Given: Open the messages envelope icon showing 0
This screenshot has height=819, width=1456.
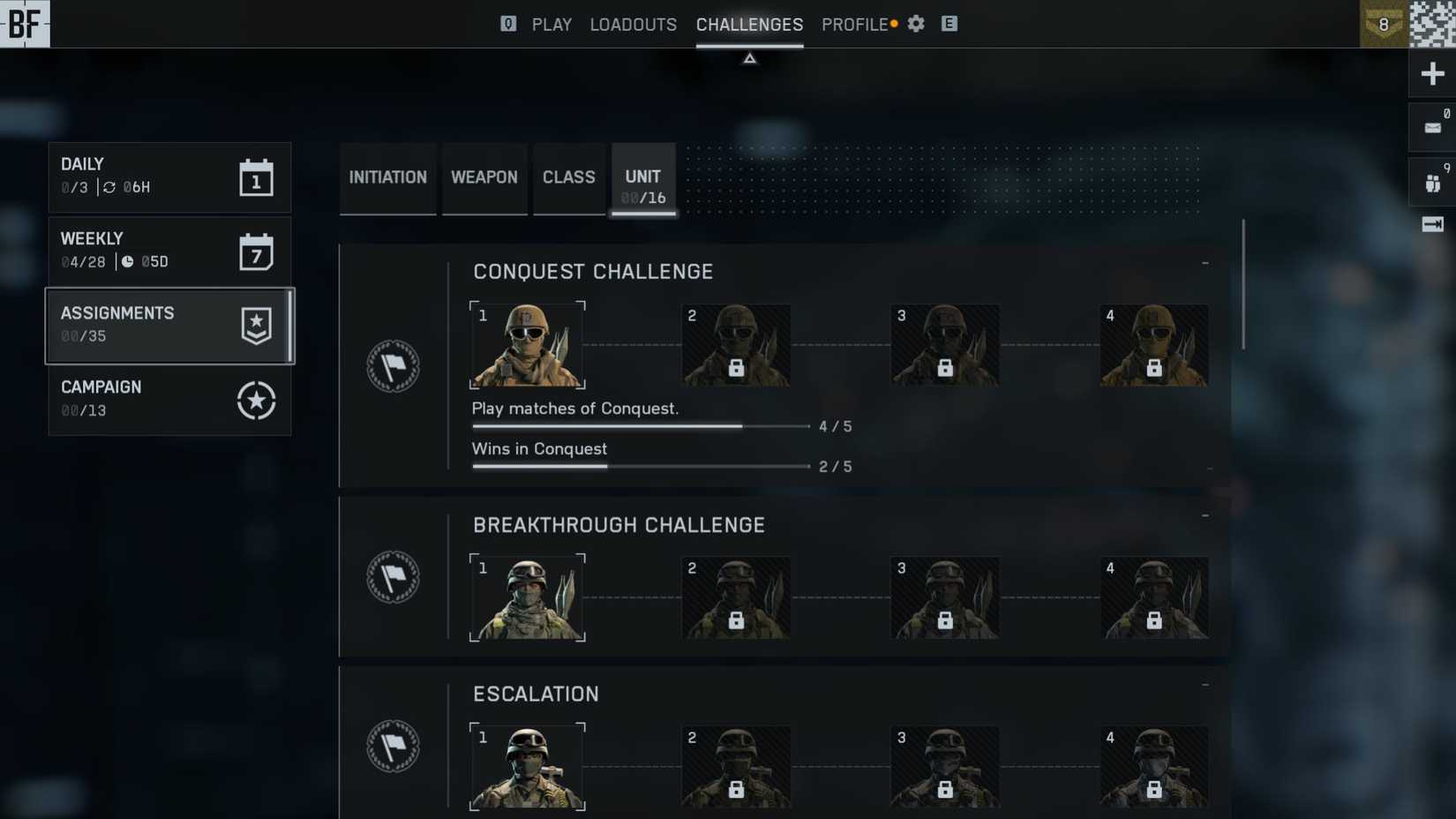Looking at the screenshot, I should coord(1433,126).
